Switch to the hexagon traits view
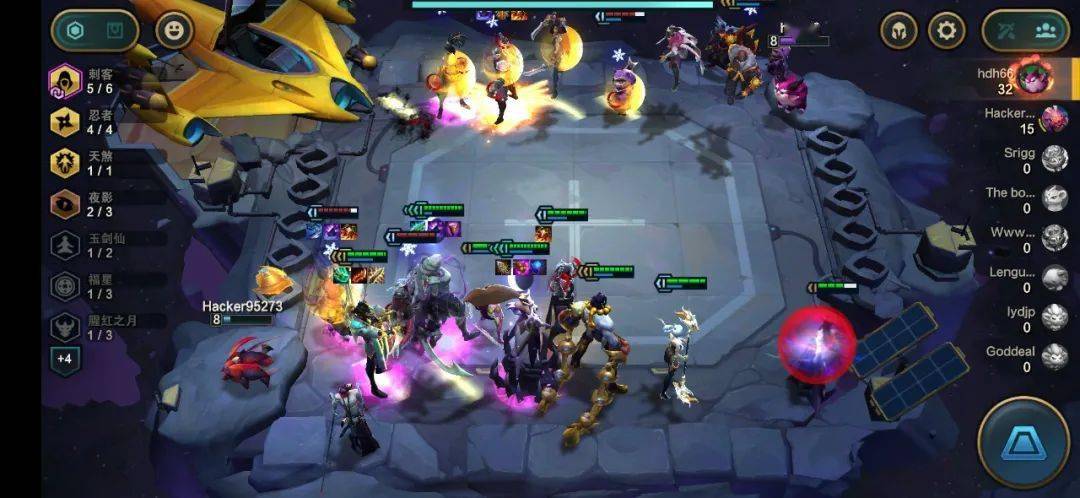 point(75,31)
